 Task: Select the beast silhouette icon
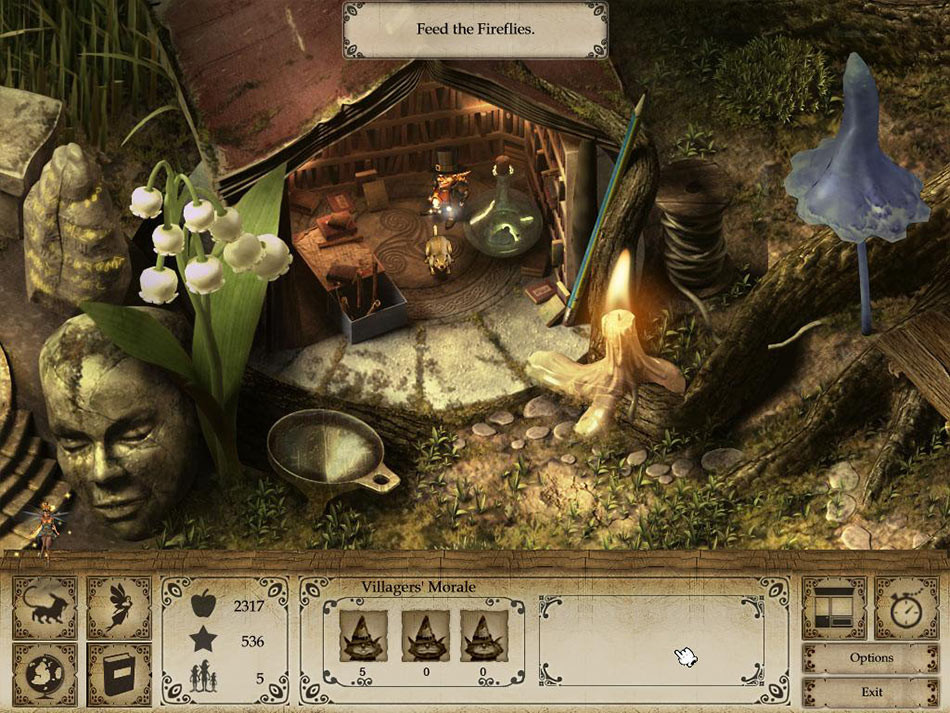click(45, 608)
